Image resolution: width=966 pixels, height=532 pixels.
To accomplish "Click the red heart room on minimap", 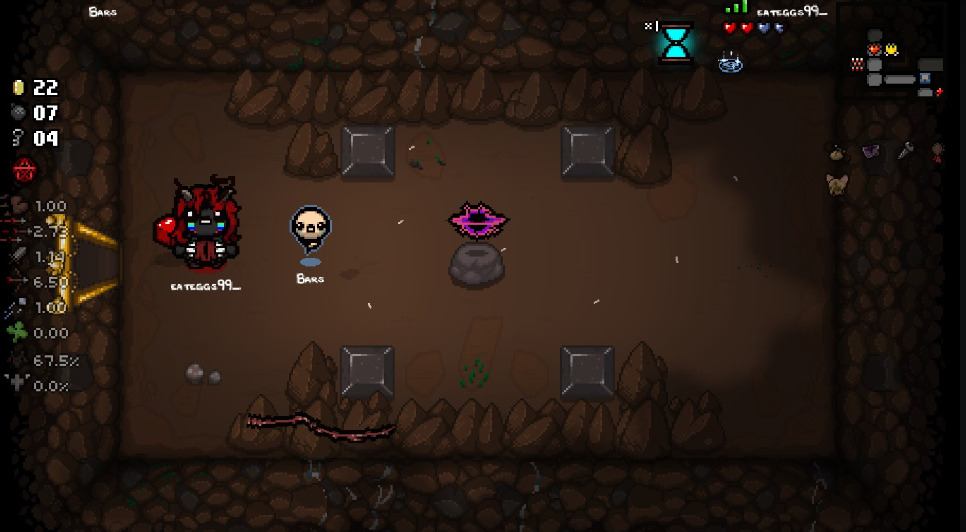I will 875,49.
